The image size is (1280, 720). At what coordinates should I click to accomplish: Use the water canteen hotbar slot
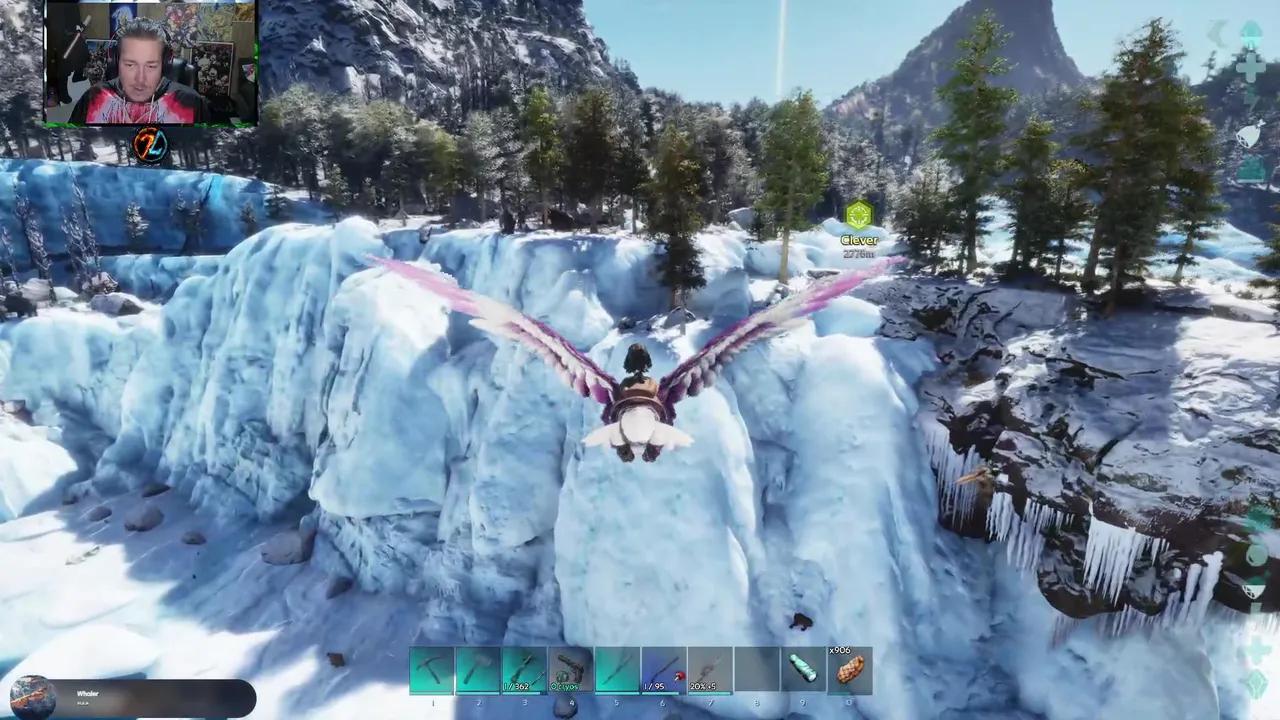803,670
